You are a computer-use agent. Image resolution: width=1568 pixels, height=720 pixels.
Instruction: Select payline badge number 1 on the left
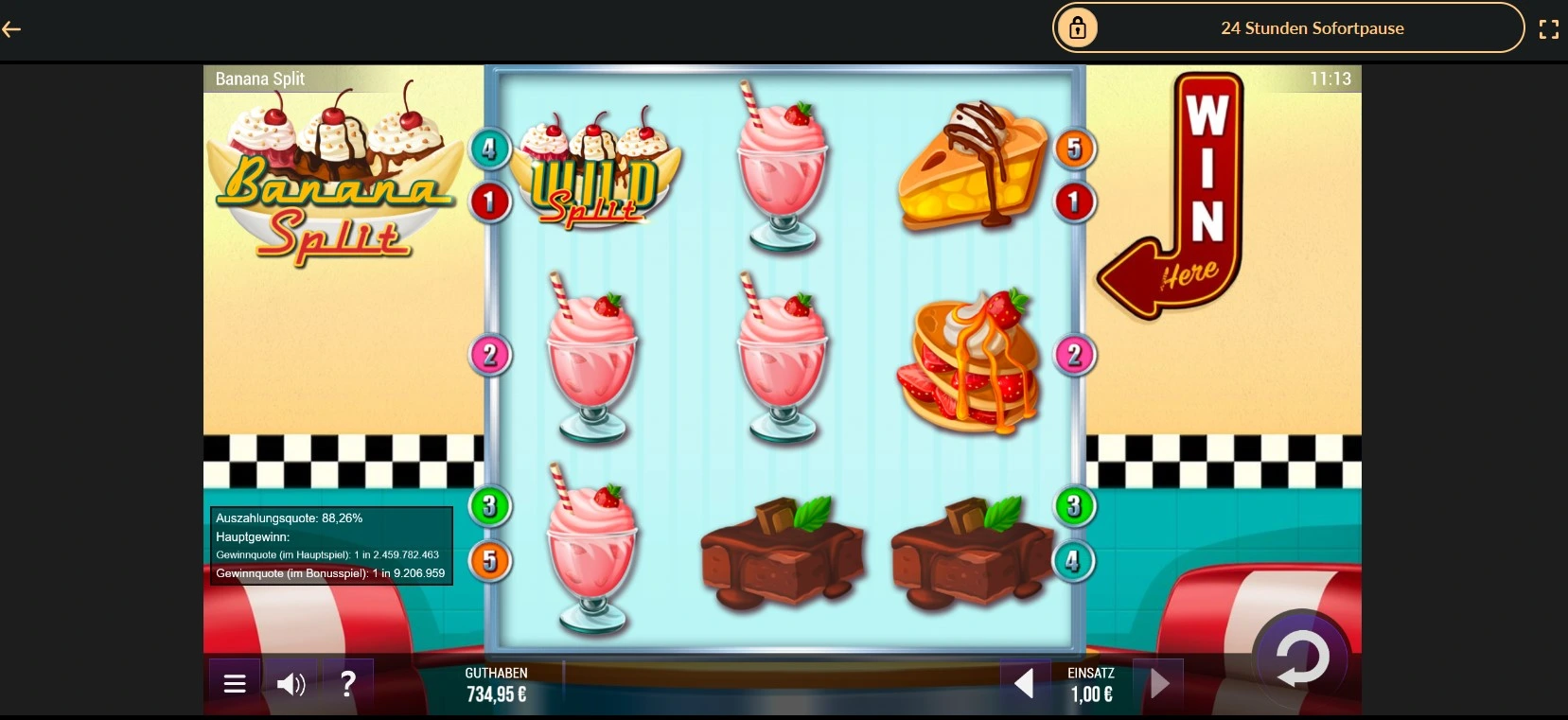(x=489, y=202)
